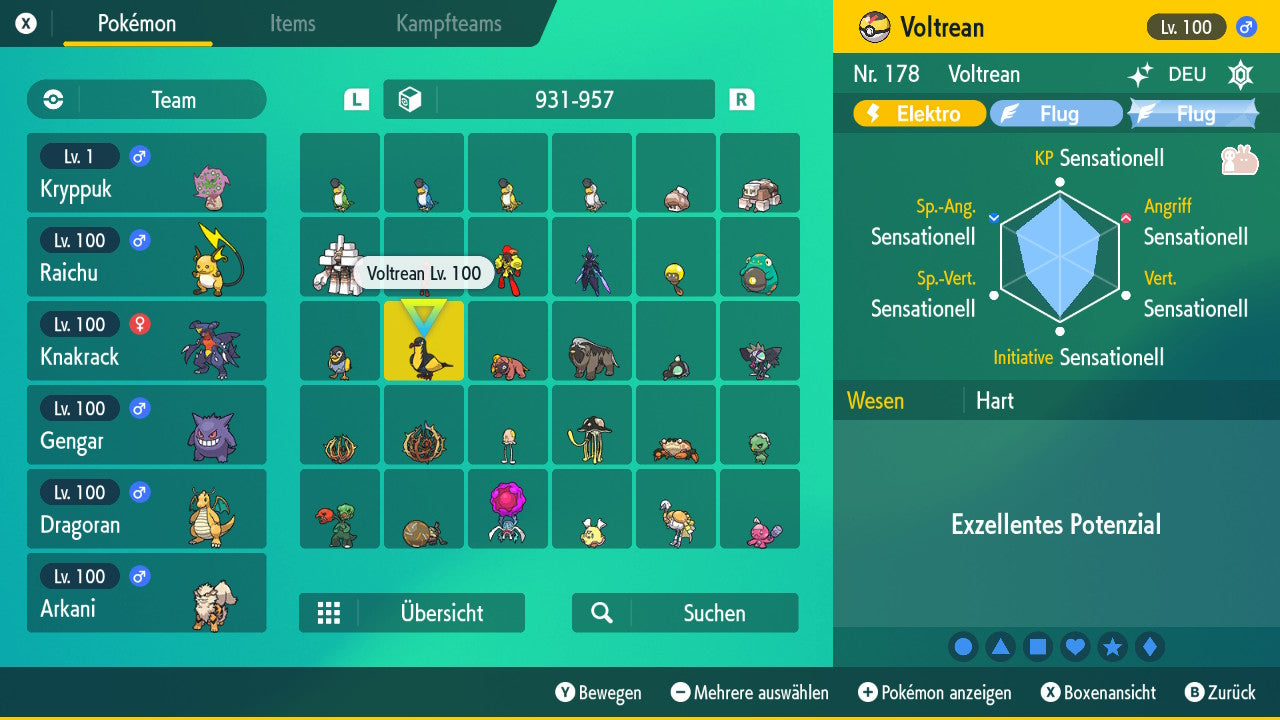
Task: Toggle the circle marking for Voltrean
Action: [x=963, y=647]
